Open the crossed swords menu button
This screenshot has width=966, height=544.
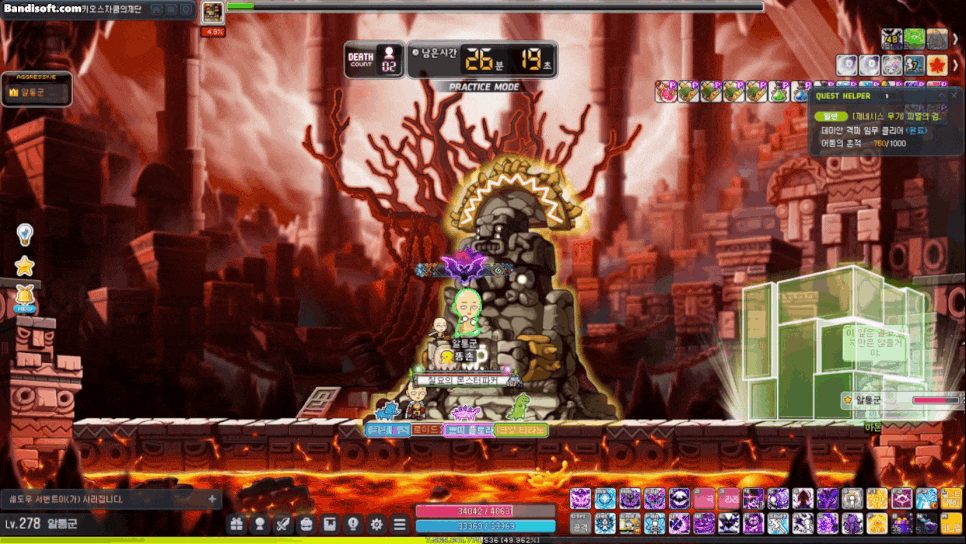[283, 523]
